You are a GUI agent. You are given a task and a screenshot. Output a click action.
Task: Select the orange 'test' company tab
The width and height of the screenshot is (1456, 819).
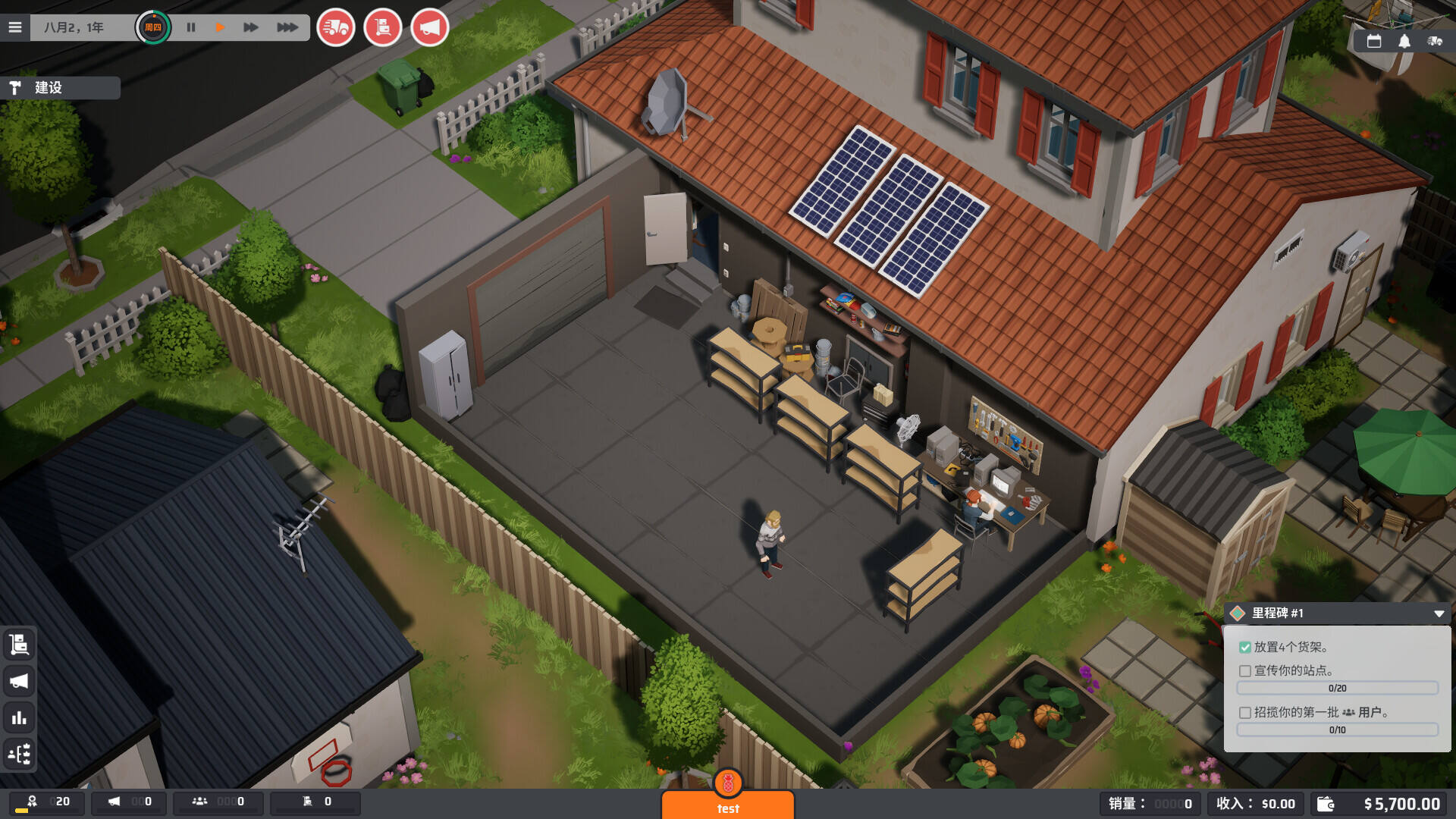tap(728, 804)
